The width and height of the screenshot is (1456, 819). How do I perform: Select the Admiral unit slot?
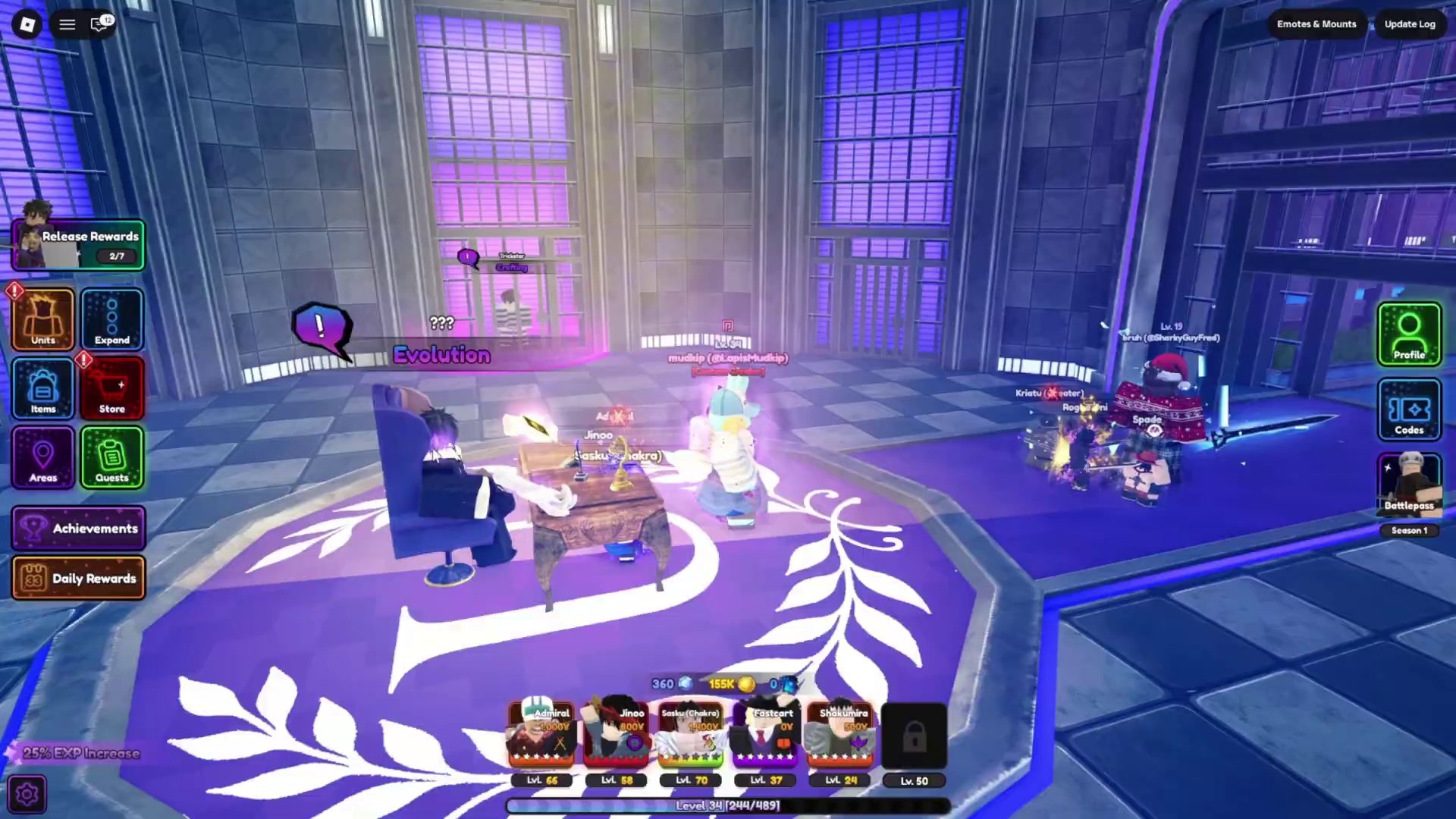541,736
